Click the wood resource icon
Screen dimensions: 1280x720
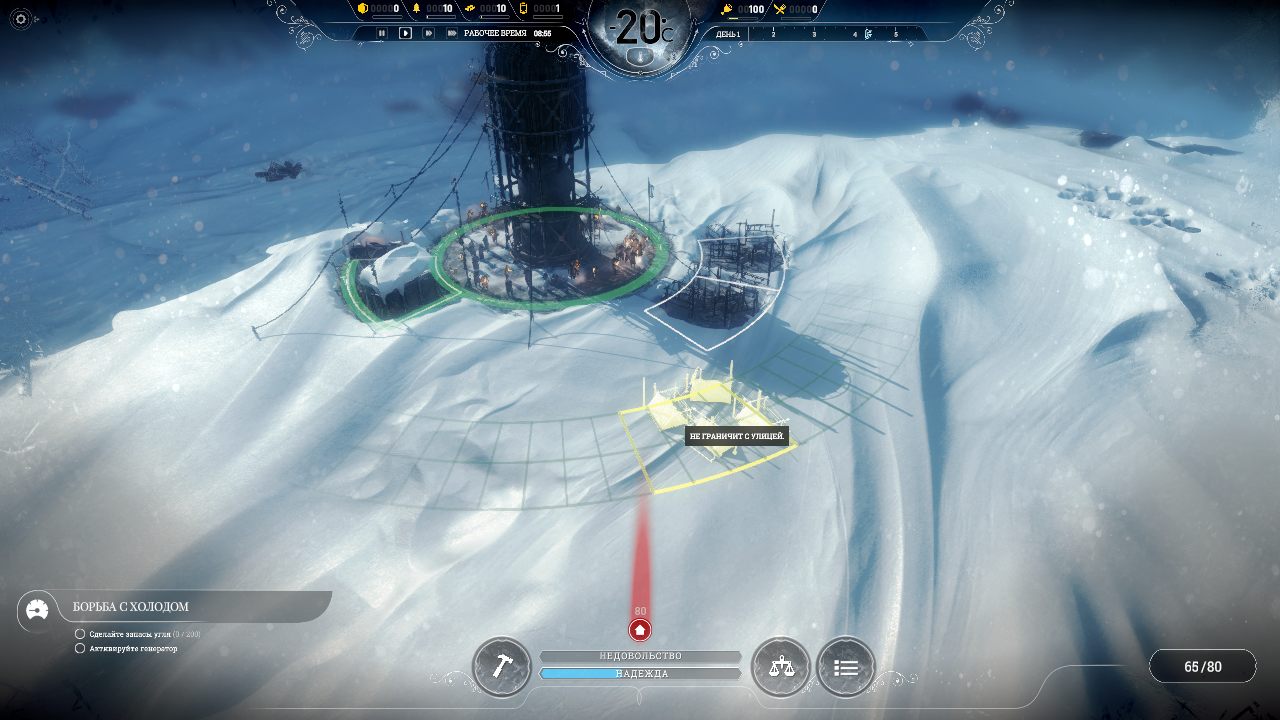(417, 9)
